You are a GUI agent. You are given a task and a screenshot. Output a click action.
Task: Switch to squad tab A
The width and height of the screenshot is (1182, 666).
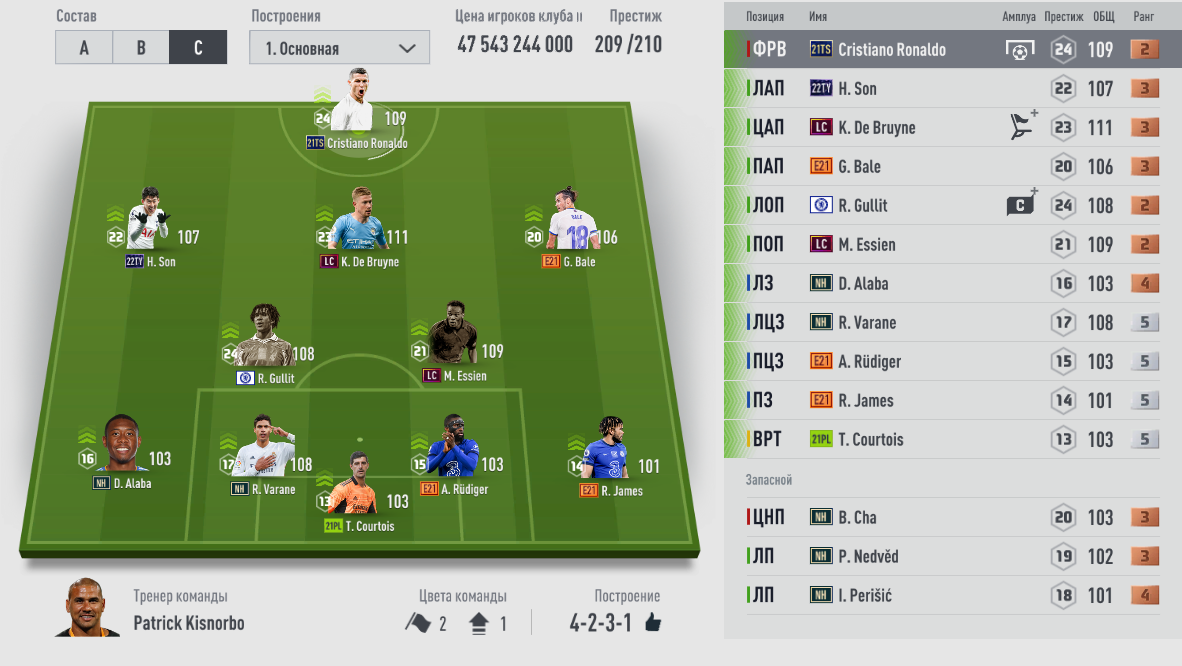84,48
